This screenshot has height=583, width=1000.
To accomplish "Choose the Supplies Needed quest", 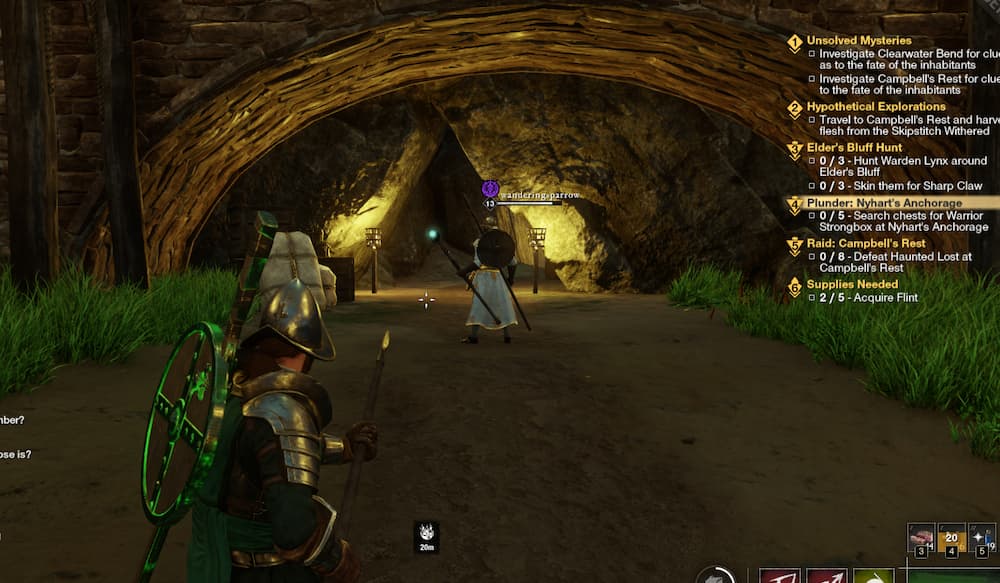I will point(854,285).
